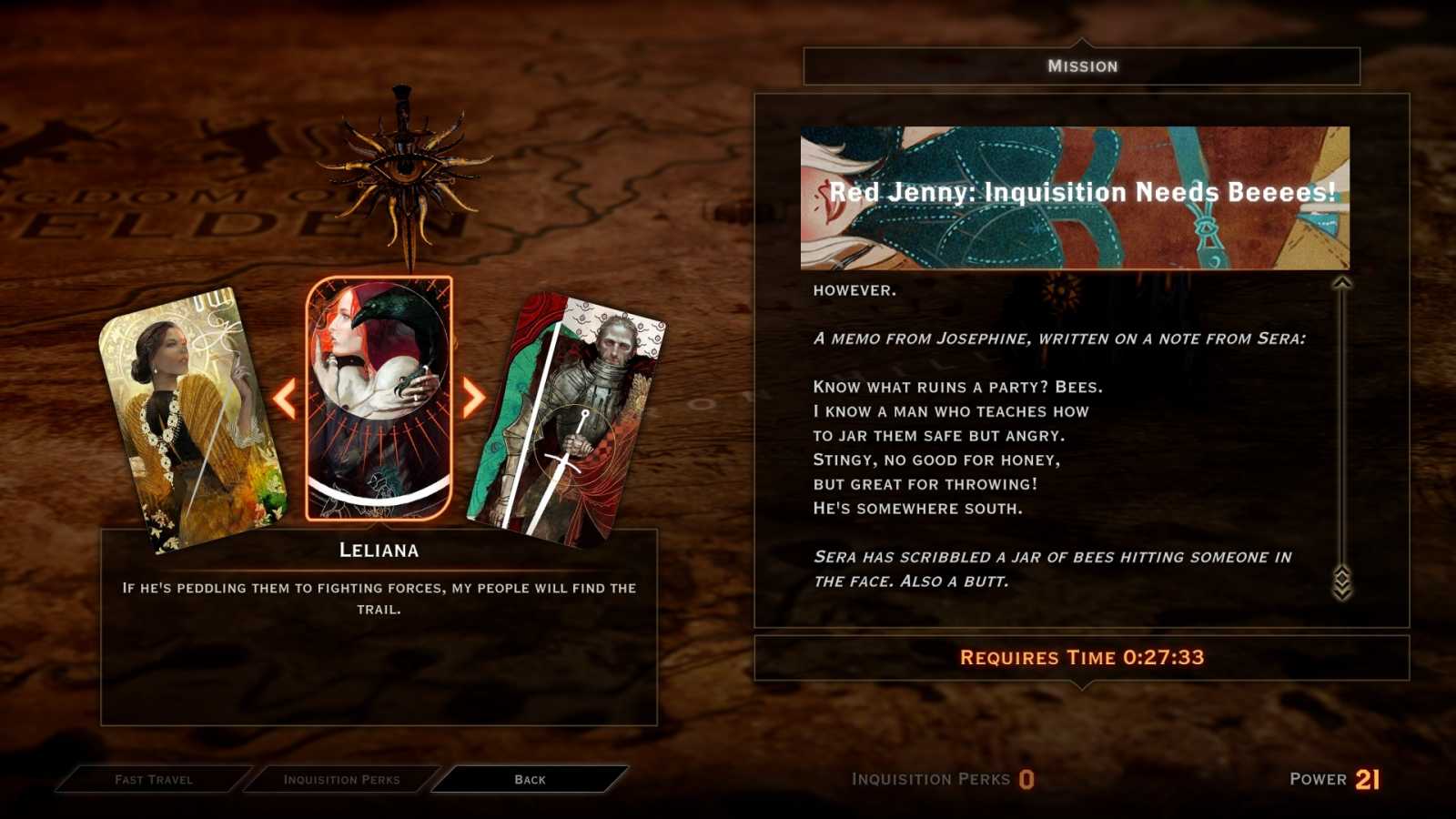Click the Requires Time 0:27:33 bar
Screen dimensions: 1456x819
pos(1082,657)
